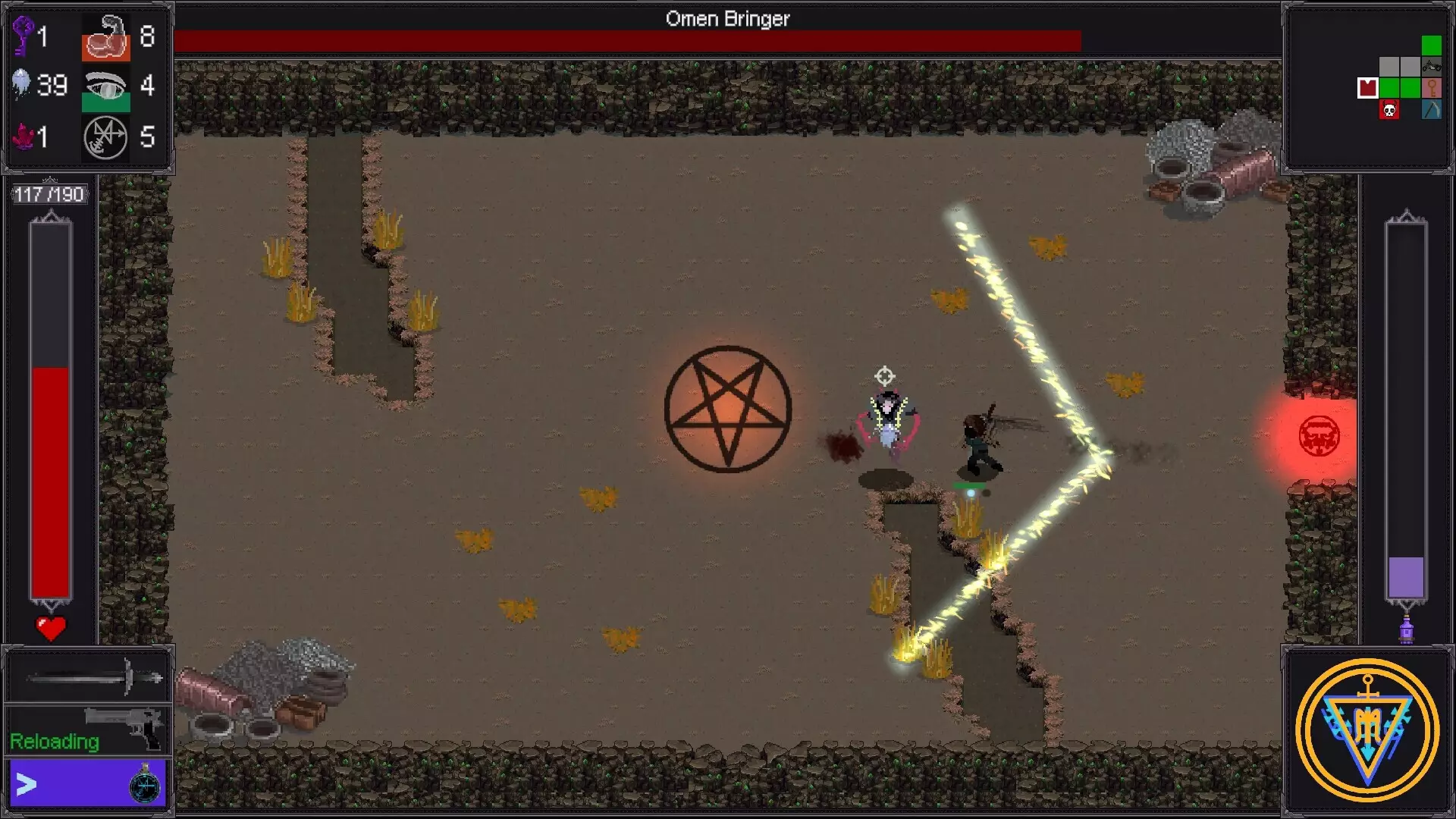Image resolution: width=1456 pixels, height=819 pixels.
Task: Activate the stopwatch item slot
Action: click(145, 785)
